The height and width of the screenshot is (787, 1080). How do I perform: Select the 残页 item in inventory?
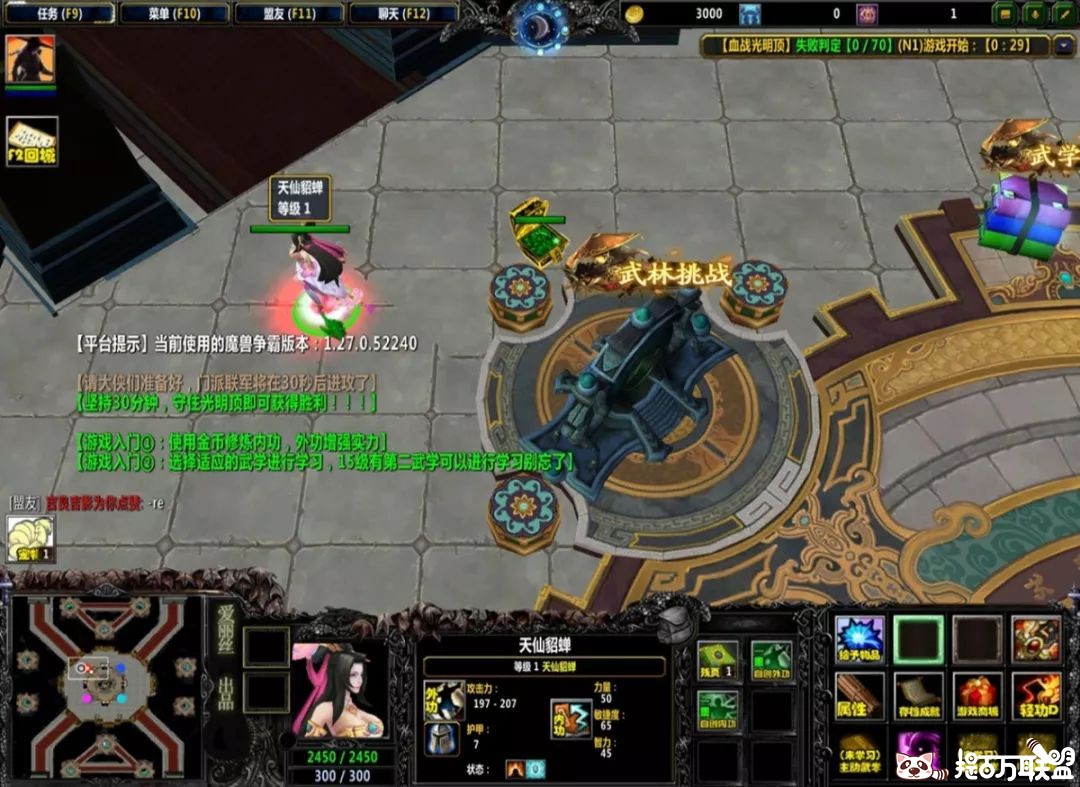[717, 662]
